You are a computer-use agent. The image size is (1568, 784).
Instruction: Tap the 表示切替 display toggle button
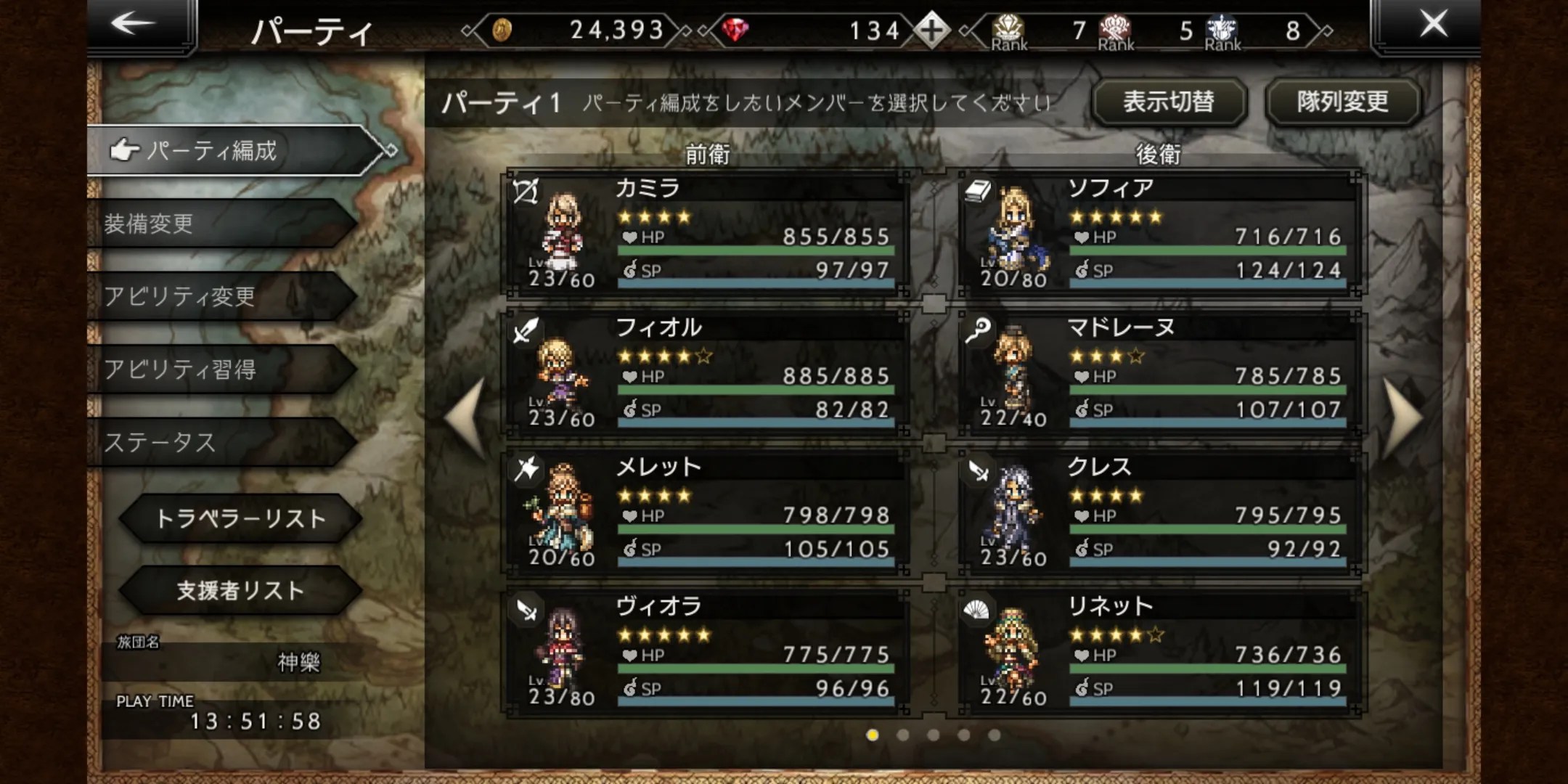click(1168, 102)
